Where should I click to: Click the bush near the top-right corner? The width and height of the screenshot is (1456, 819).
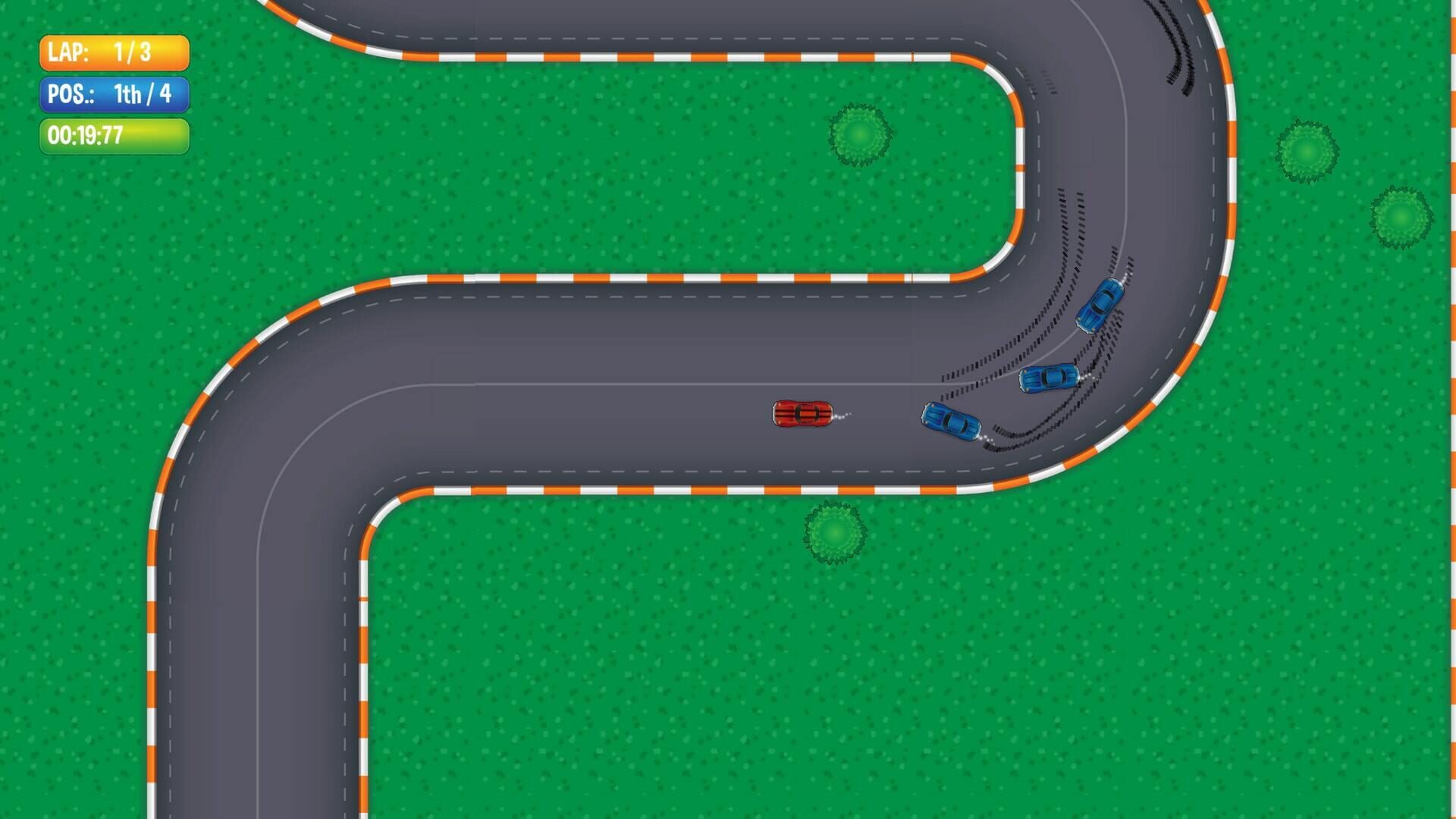[x=1308, y=149]
